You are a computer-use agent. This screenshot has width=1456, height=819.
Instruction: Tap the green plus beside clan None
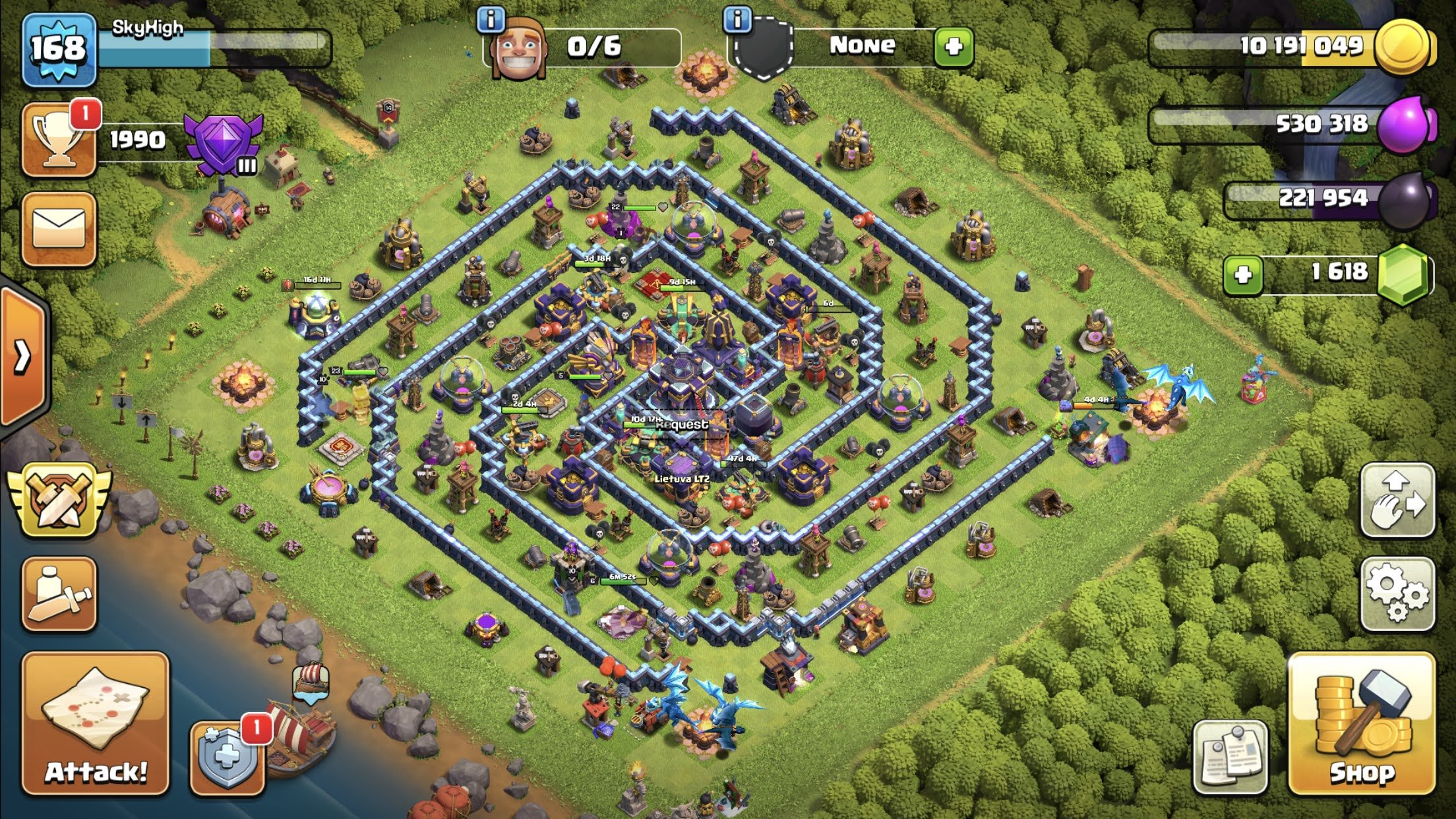954,46
